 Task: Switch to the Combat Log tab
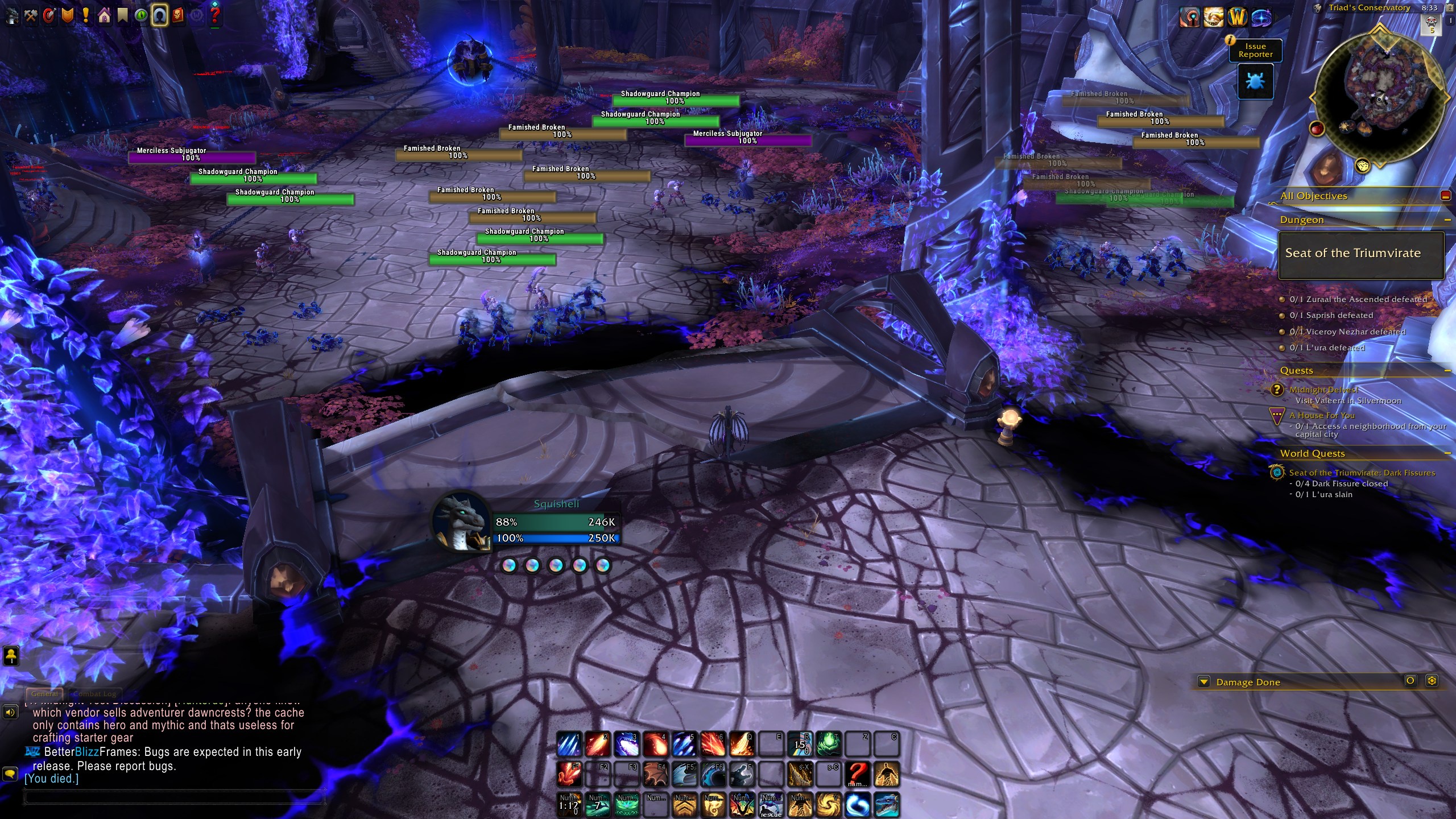(x=94, y=694)
